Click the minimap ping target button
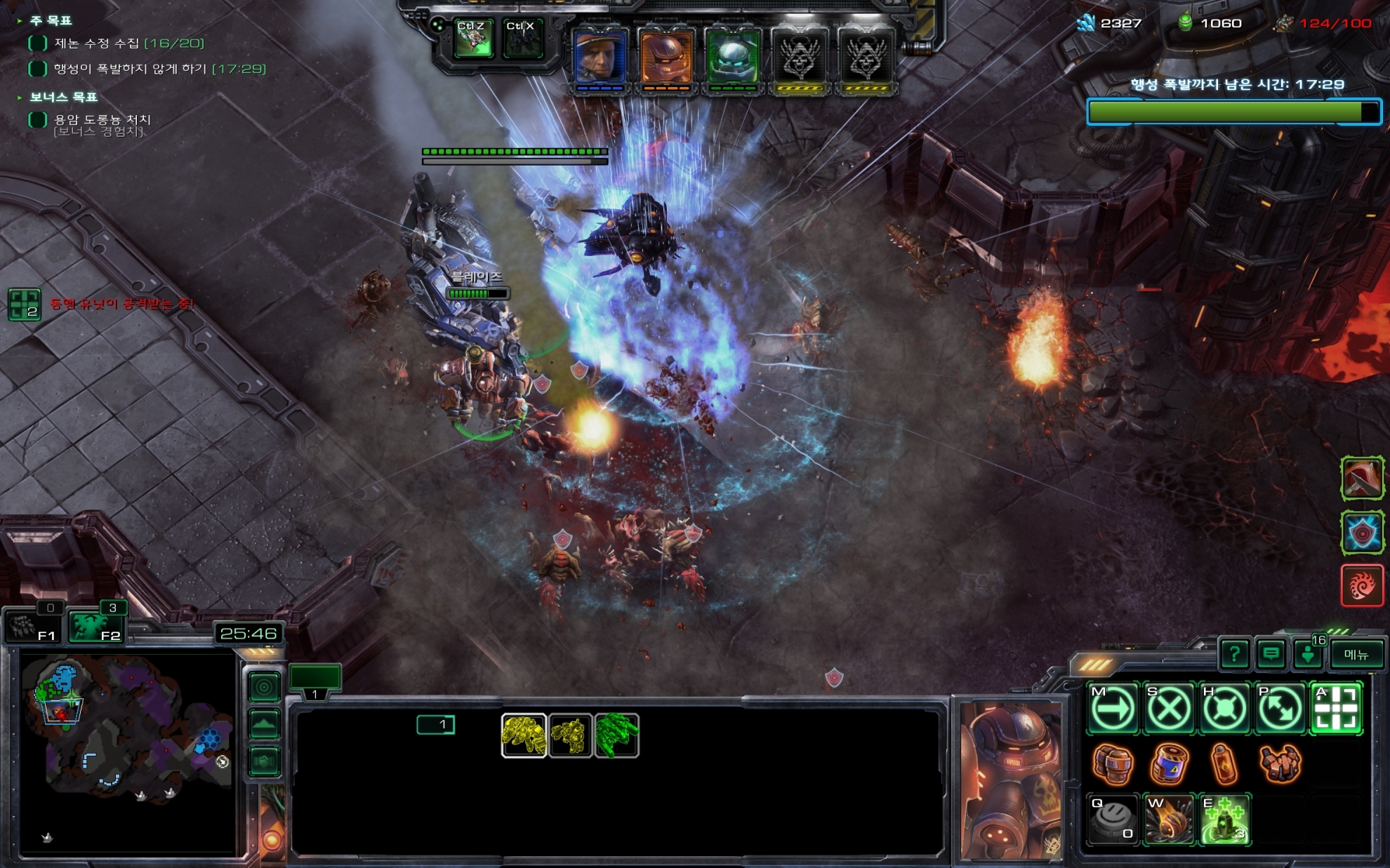The height and width of the screenshot is (868, 1390). pos(264,687)
